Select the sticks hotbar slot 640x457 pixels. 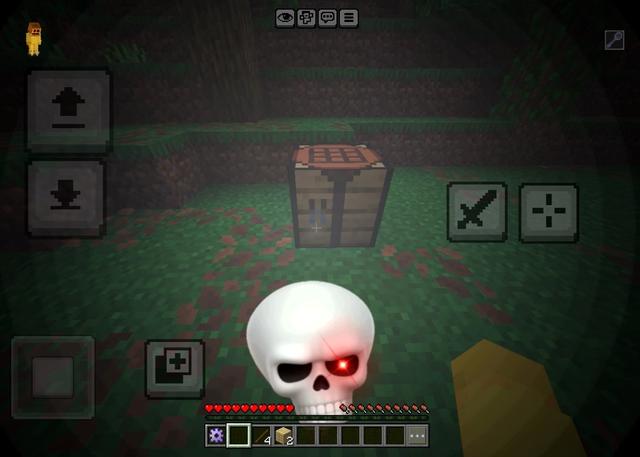(x=261, y=435)
